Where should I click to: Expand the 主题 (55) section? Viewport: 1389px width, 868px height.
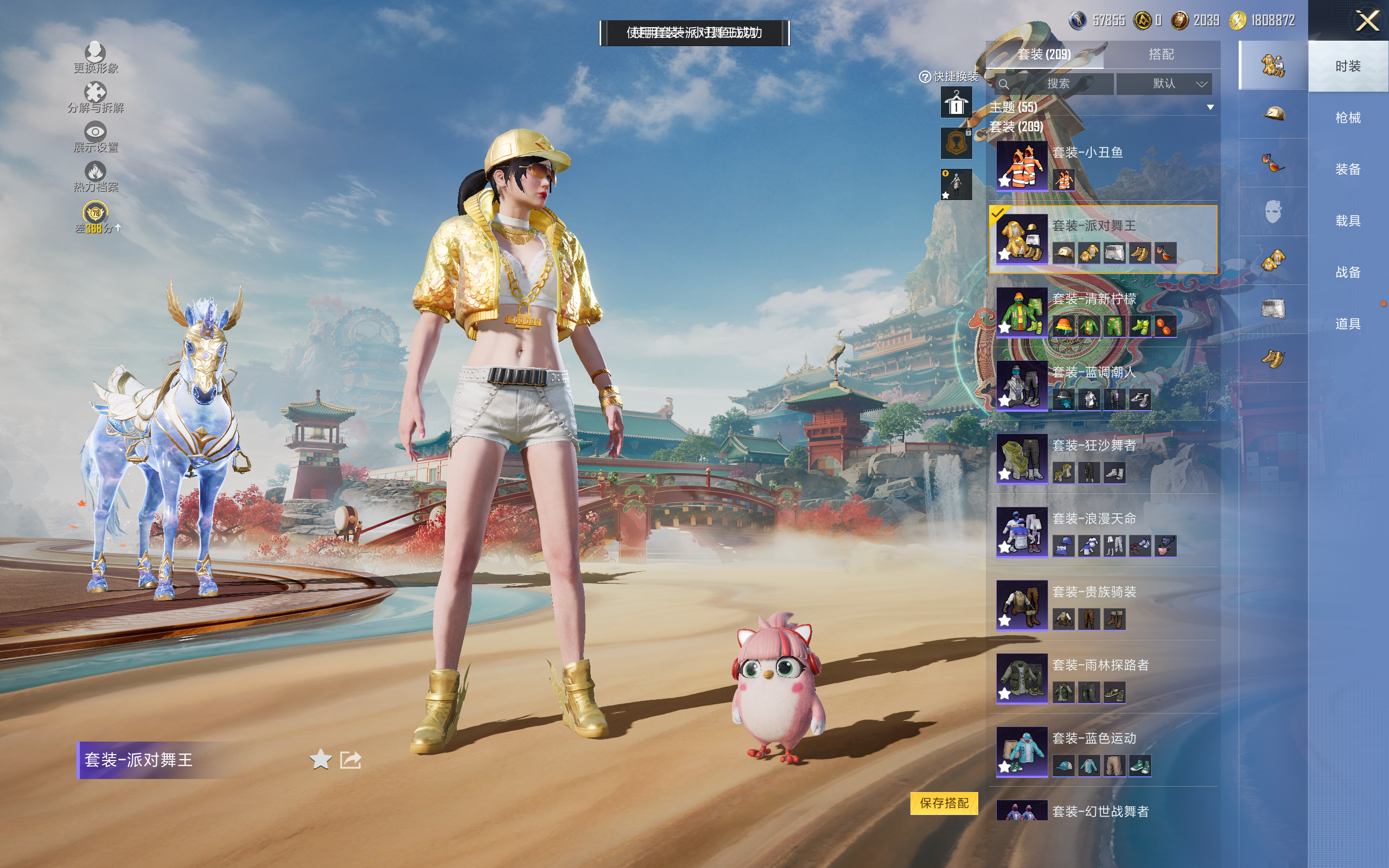(x=1210, y=107)
